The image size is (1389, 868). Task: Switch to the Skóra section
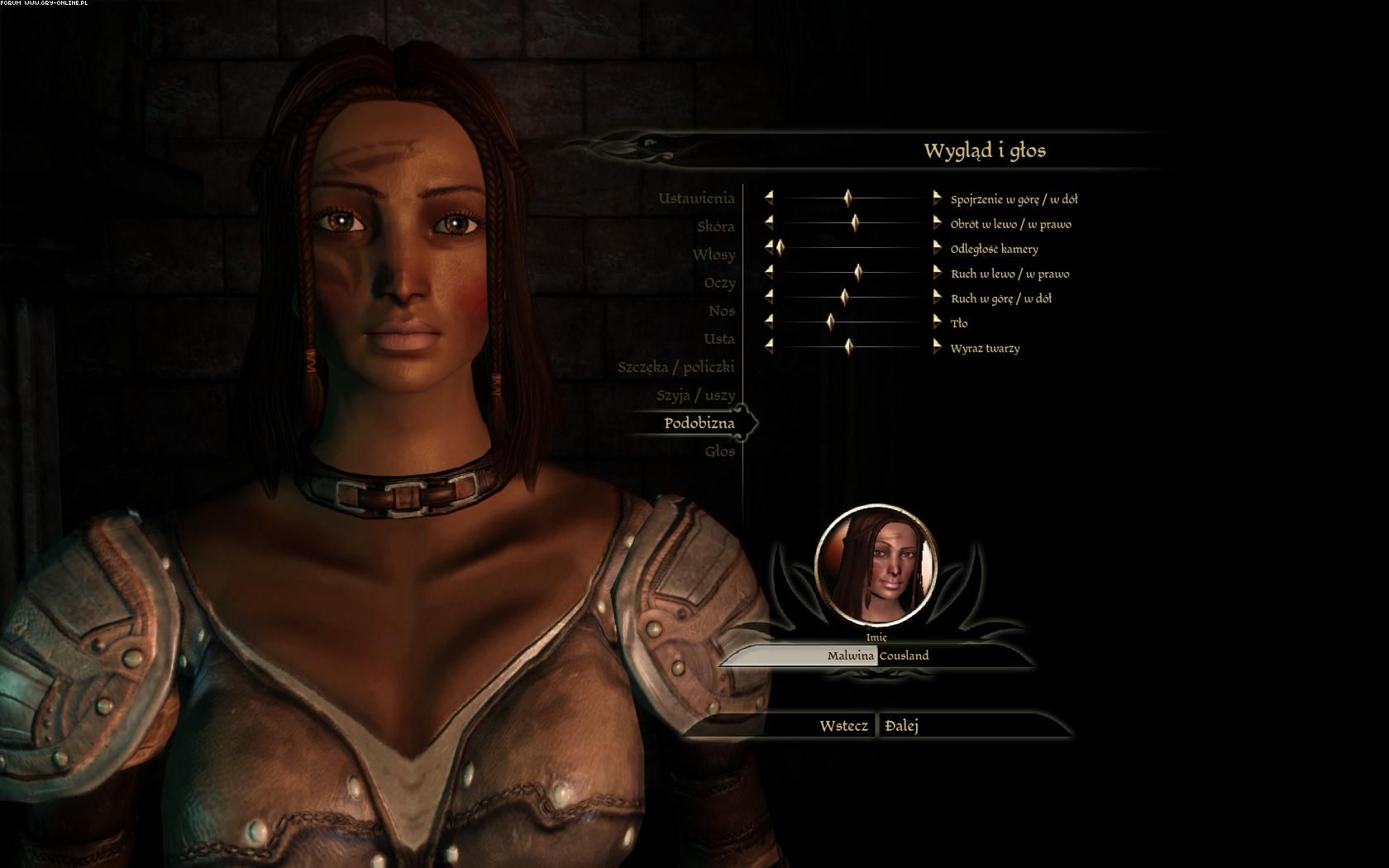(715, 227)
